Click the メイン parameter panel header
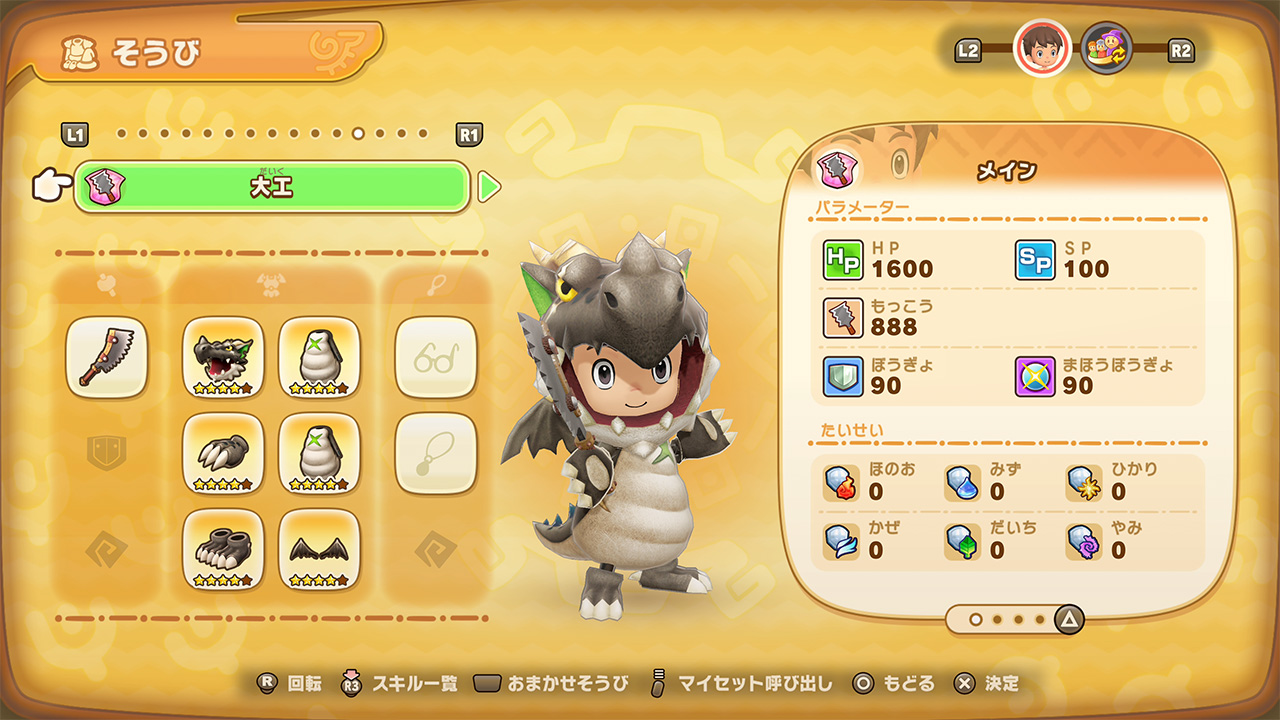 (1007, 171)
